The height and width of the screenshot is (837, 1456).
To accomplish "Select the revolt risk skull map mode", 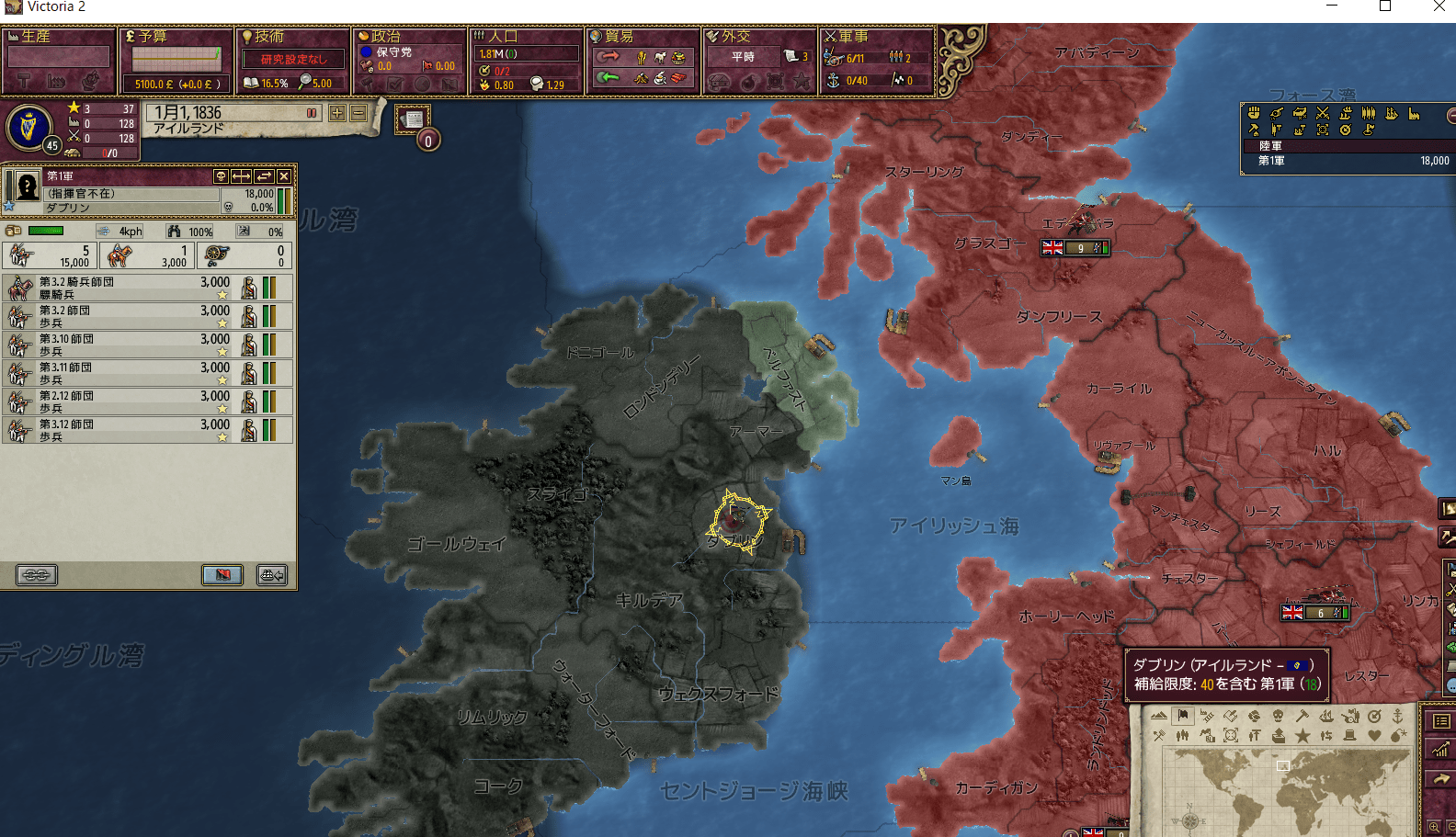I will 1279,716.
